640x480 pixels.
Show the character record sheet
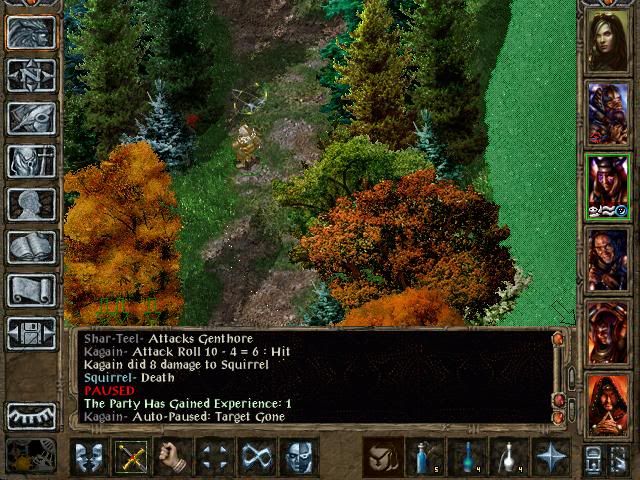(x=31, y=204)
